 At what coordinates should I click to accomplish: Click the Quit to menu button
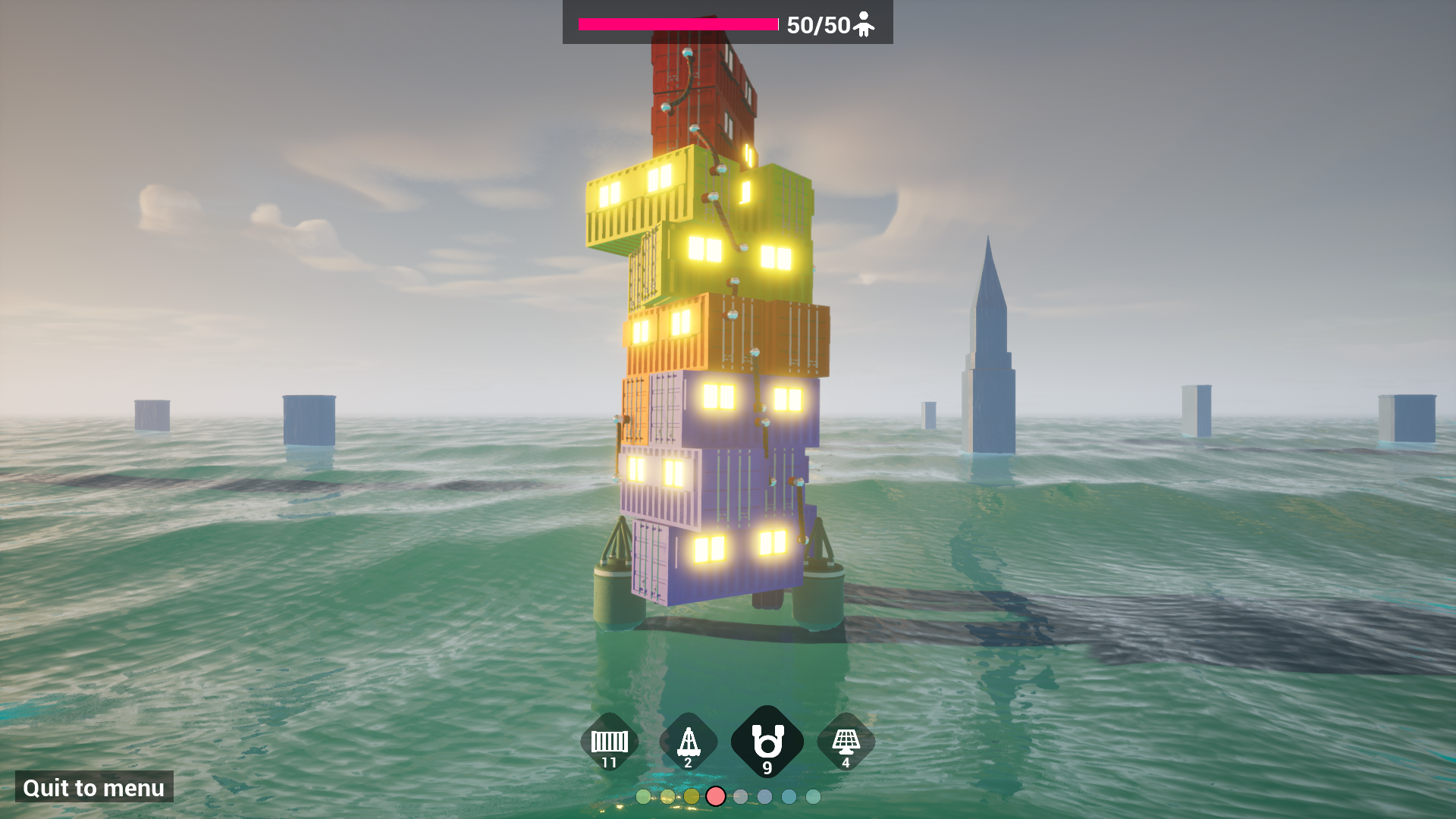[x=93, y=788]
